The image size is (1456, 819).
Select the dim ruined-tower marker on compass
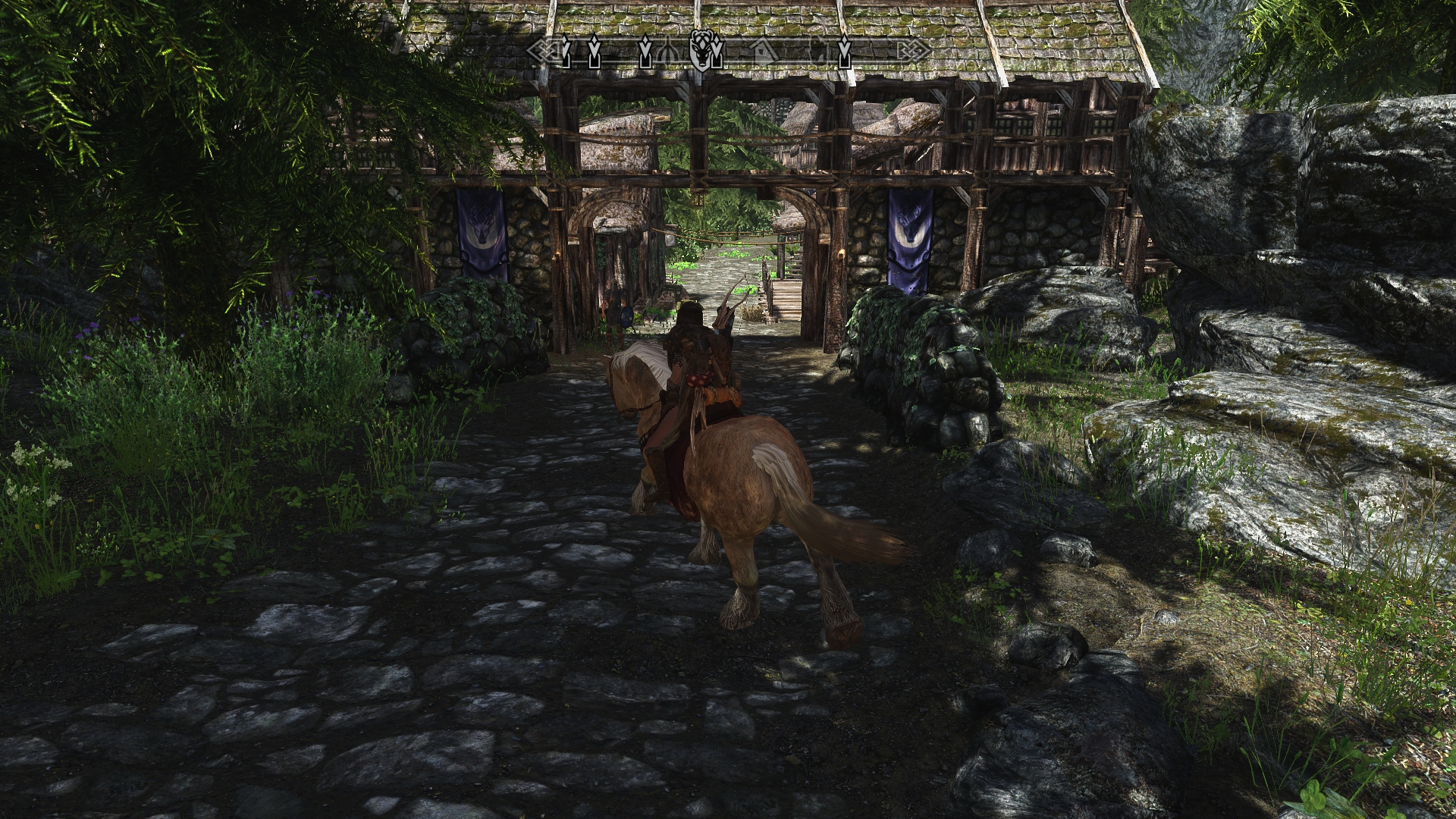818,52
